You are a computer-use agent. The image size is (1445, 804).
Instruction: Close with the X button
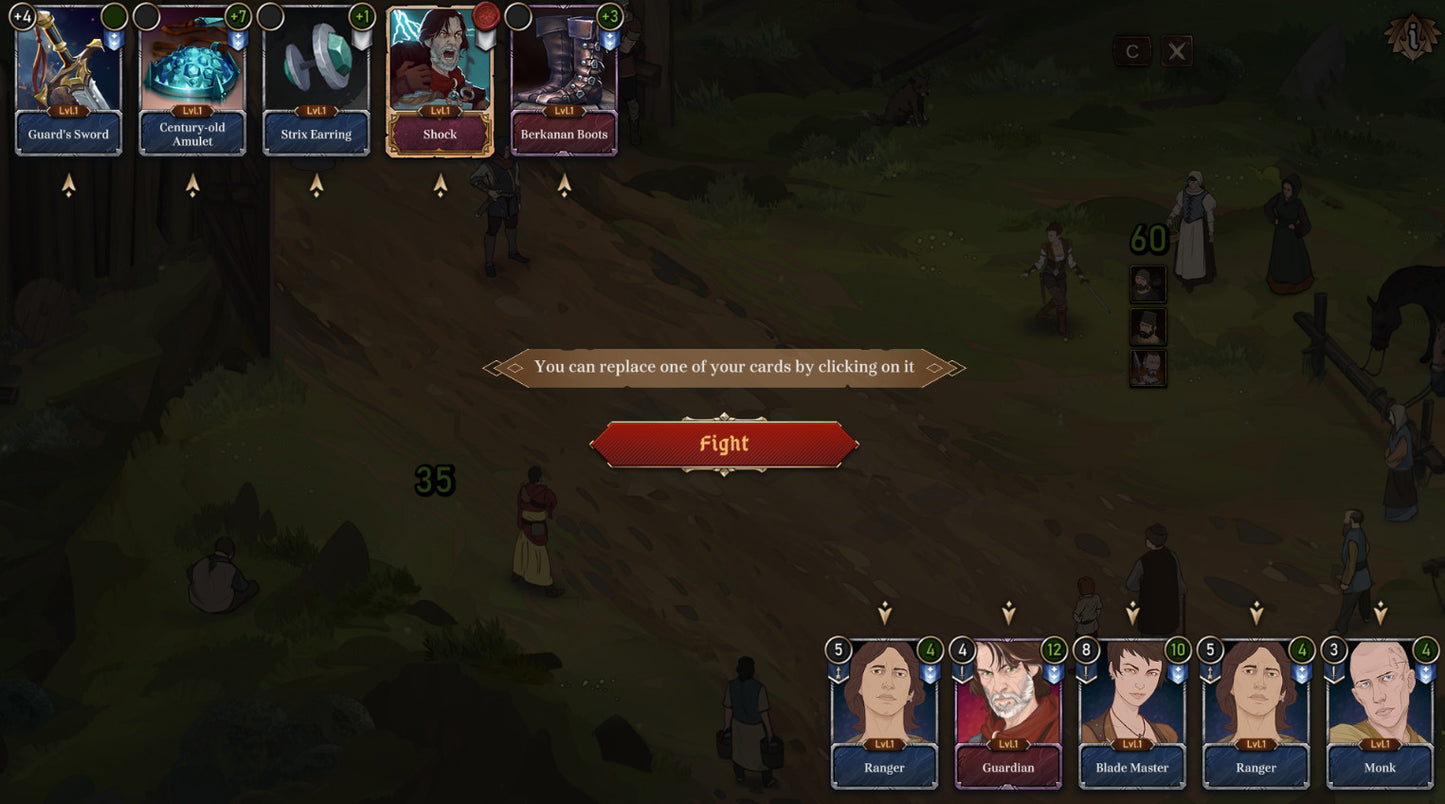pos(1177,52)
